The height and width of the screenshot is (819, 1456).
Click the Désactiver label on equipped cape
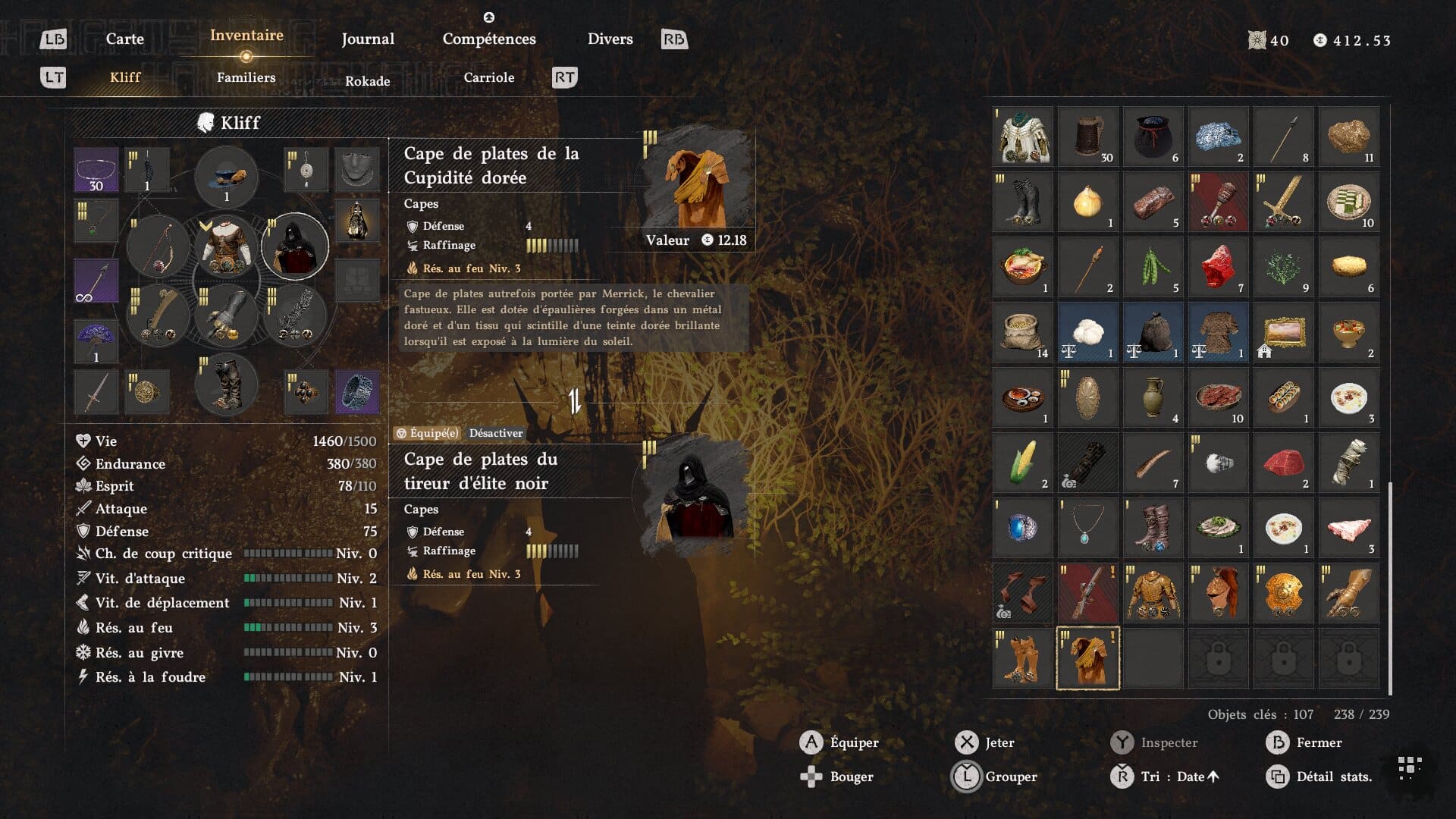point(496,433)
